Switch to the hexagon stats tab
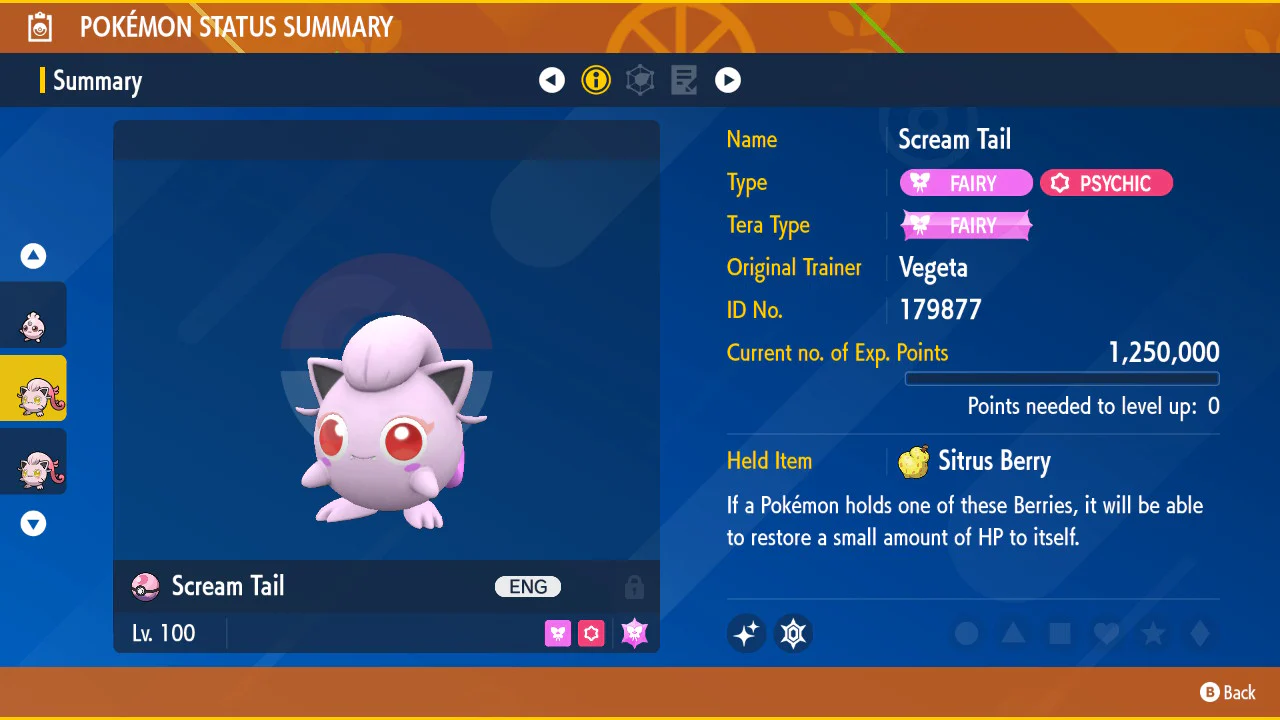1280x720 pixels. tap(640, 80)
